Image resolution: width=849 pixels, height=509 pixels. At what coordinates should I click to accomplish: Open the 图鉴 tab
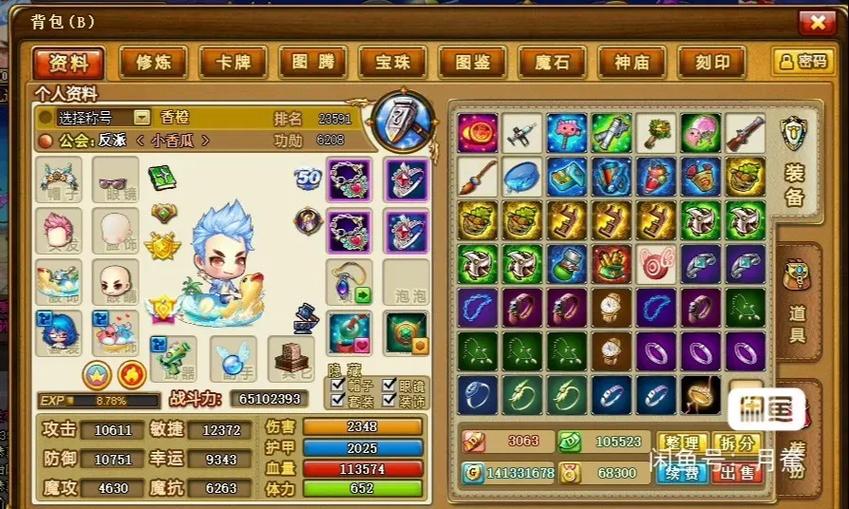(472, 62)
